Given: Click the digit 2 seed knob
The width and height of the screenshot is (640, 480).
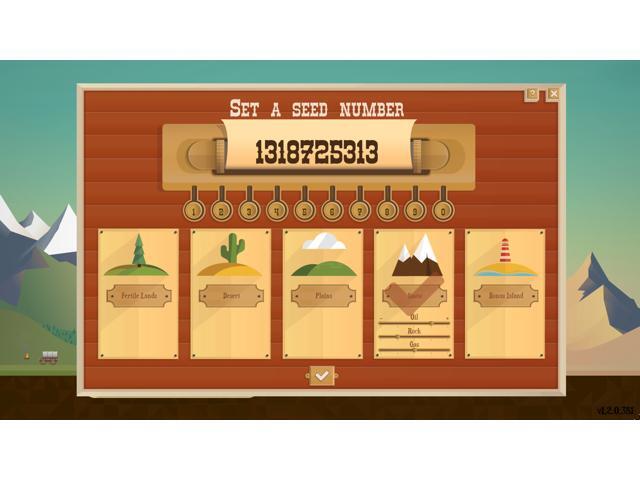Looking at the screenshot, I should (x=222, y=211).
